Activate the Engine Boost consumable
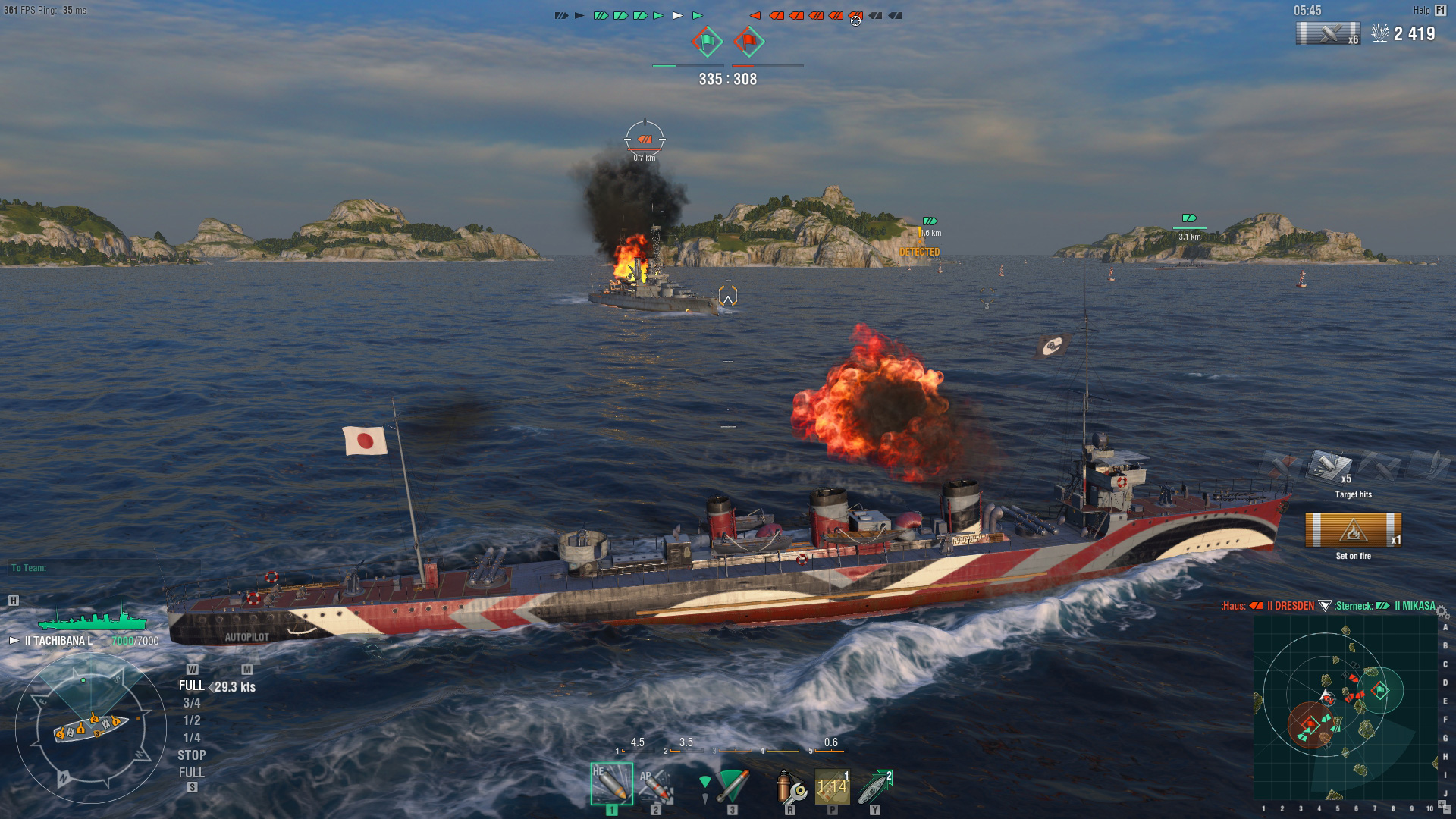 [874, 787]
